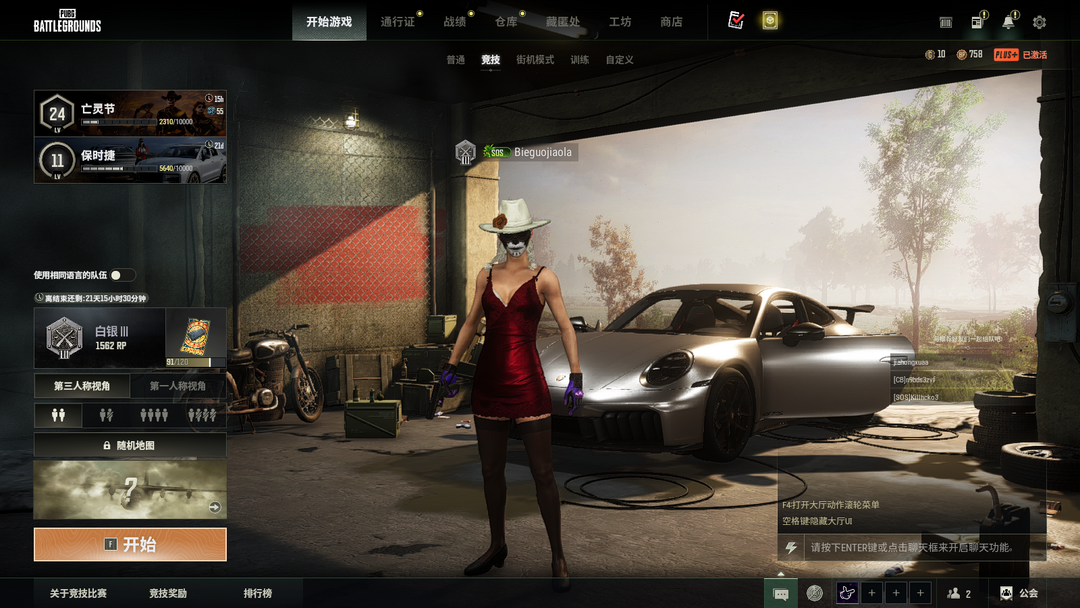Screen dimensions: 1080x608
Task: Click the orange 开始 start button
Action: click(130, 545)
